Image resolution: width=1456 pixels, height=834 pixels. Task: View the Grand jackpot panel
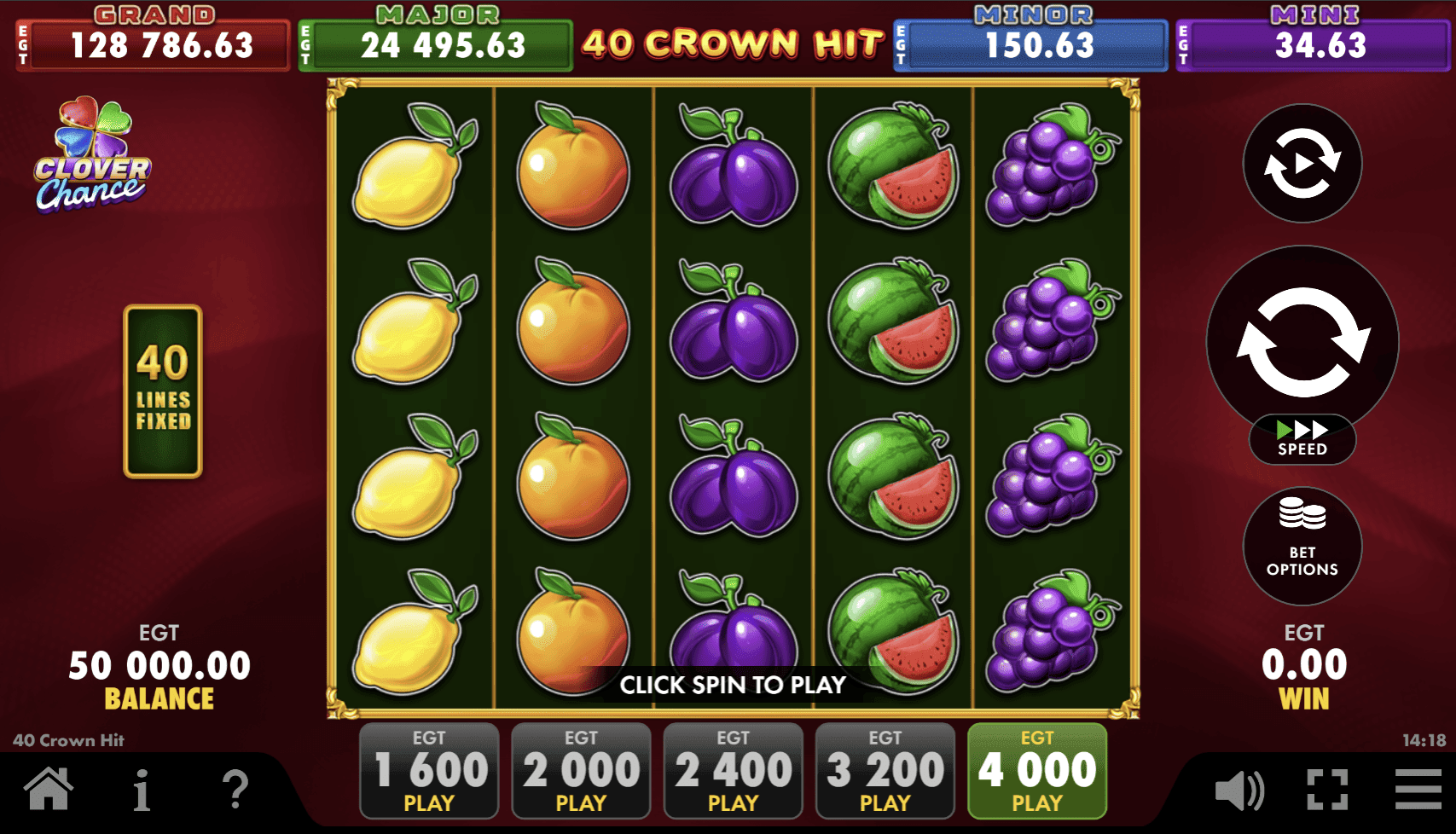pos(152,36)
